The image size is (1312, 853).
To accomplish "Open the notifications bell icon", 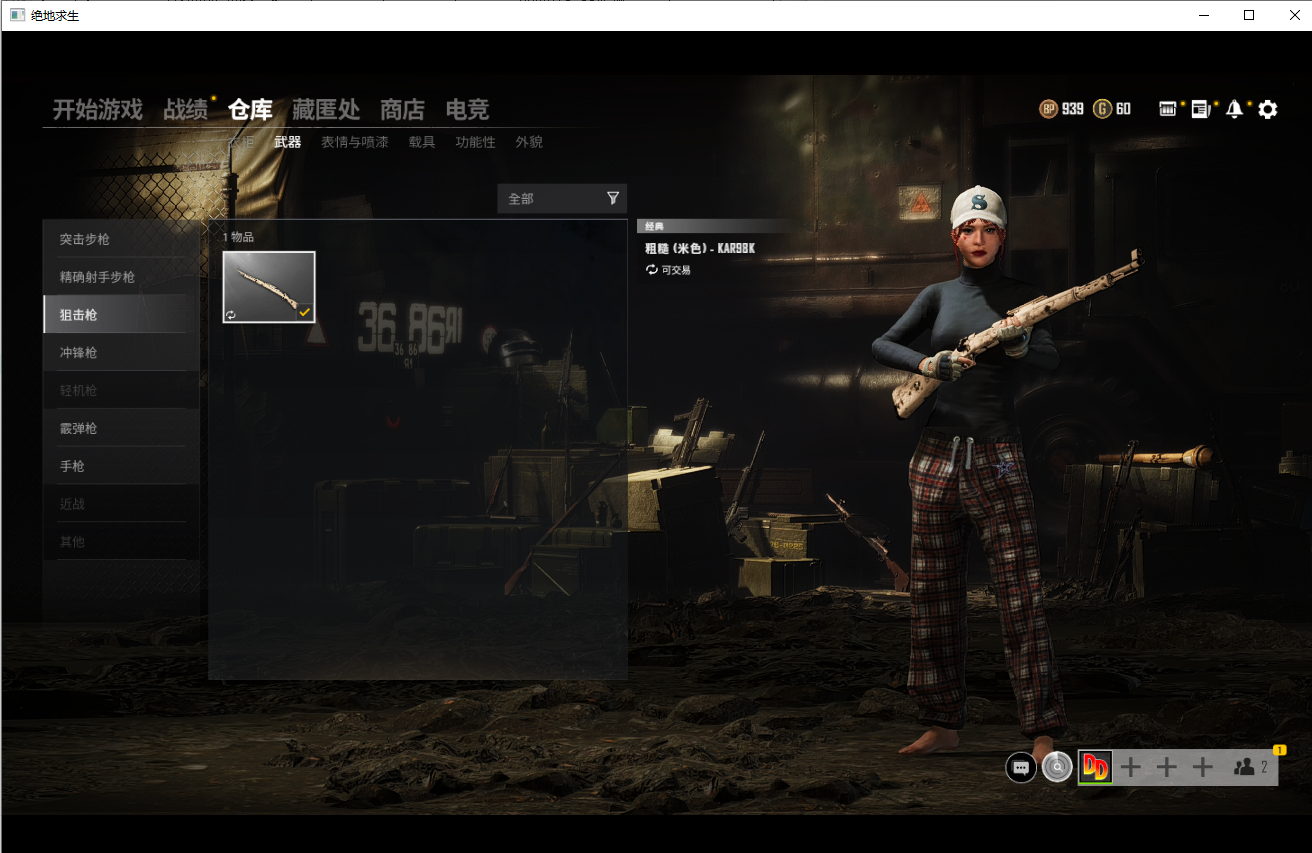I will (x=1234, y=109).
